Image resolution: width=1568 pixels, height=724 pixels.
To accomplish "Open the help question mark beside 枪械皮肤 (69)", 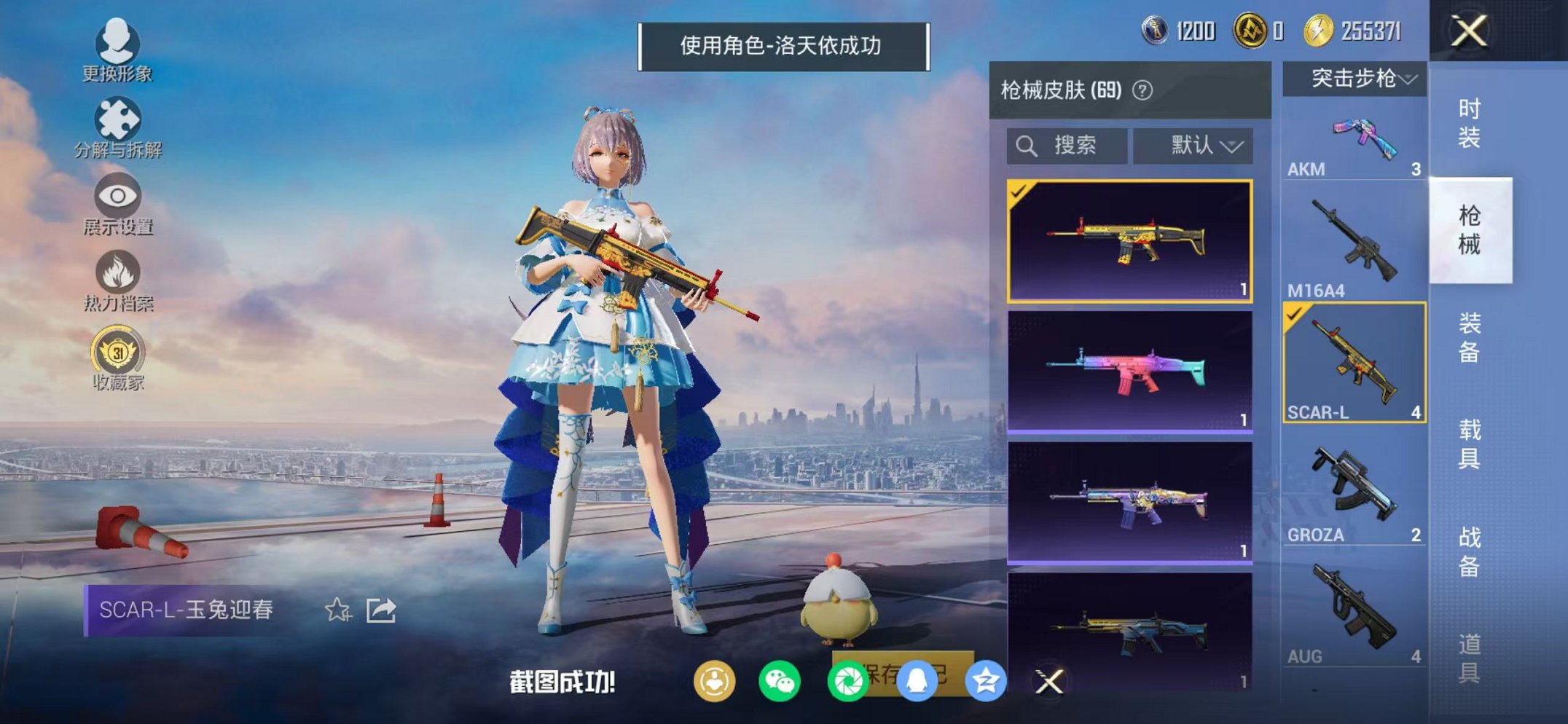I will point(1141,89).
